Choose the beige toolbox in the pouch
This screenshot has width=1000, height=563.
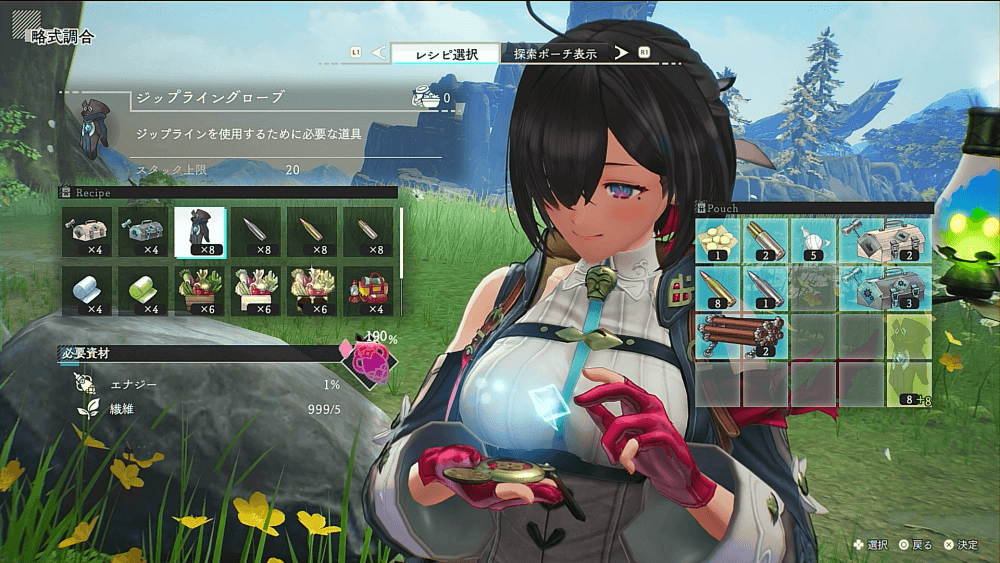[884, 241]
